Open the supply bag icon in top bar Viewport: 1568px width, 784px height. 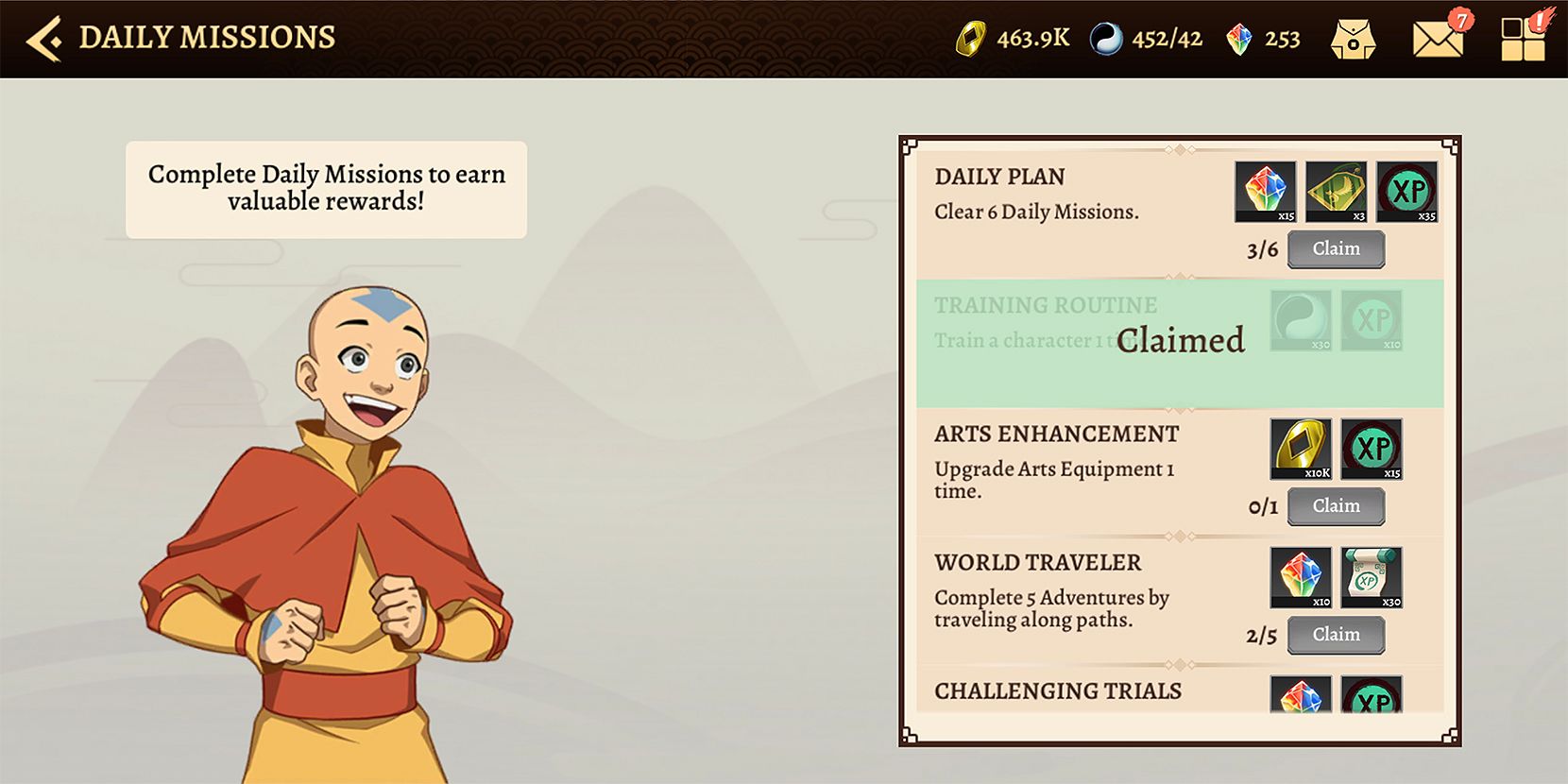coord(1353,40)
